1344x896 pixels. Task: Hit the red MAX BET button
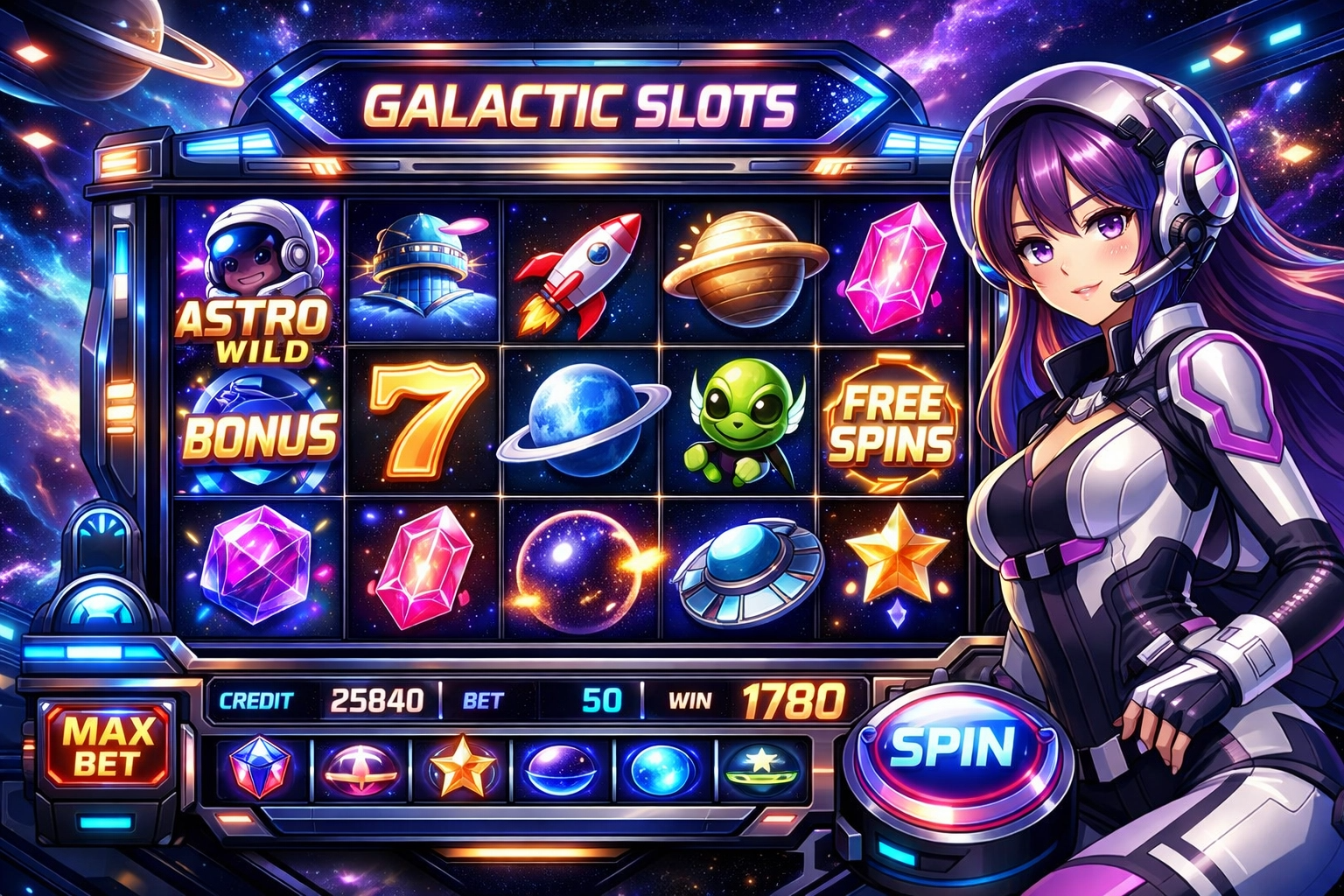click(109, 745)
